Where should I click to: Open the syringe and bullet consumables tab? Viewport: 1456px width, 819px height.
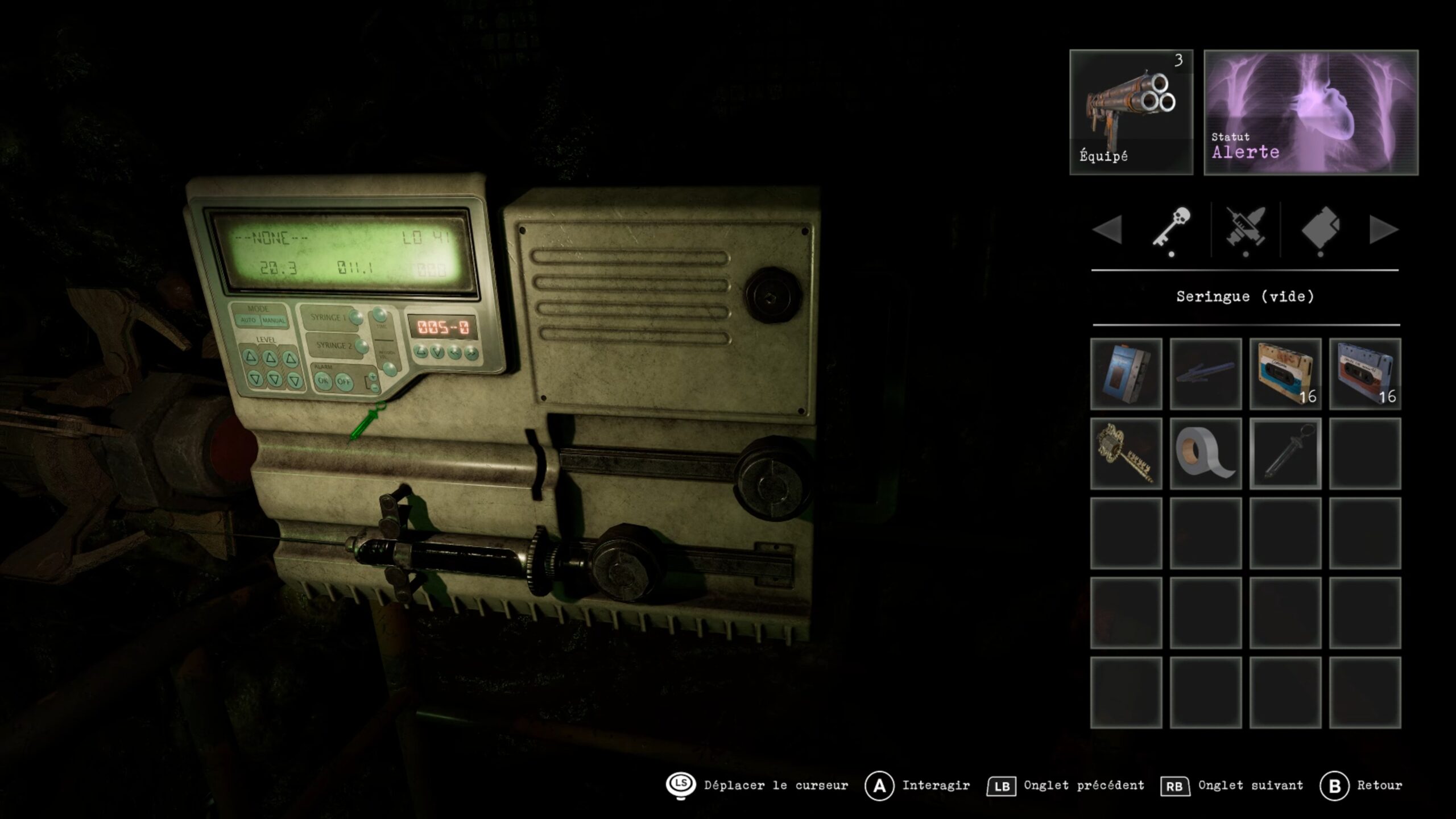[x=1246, y=229]
